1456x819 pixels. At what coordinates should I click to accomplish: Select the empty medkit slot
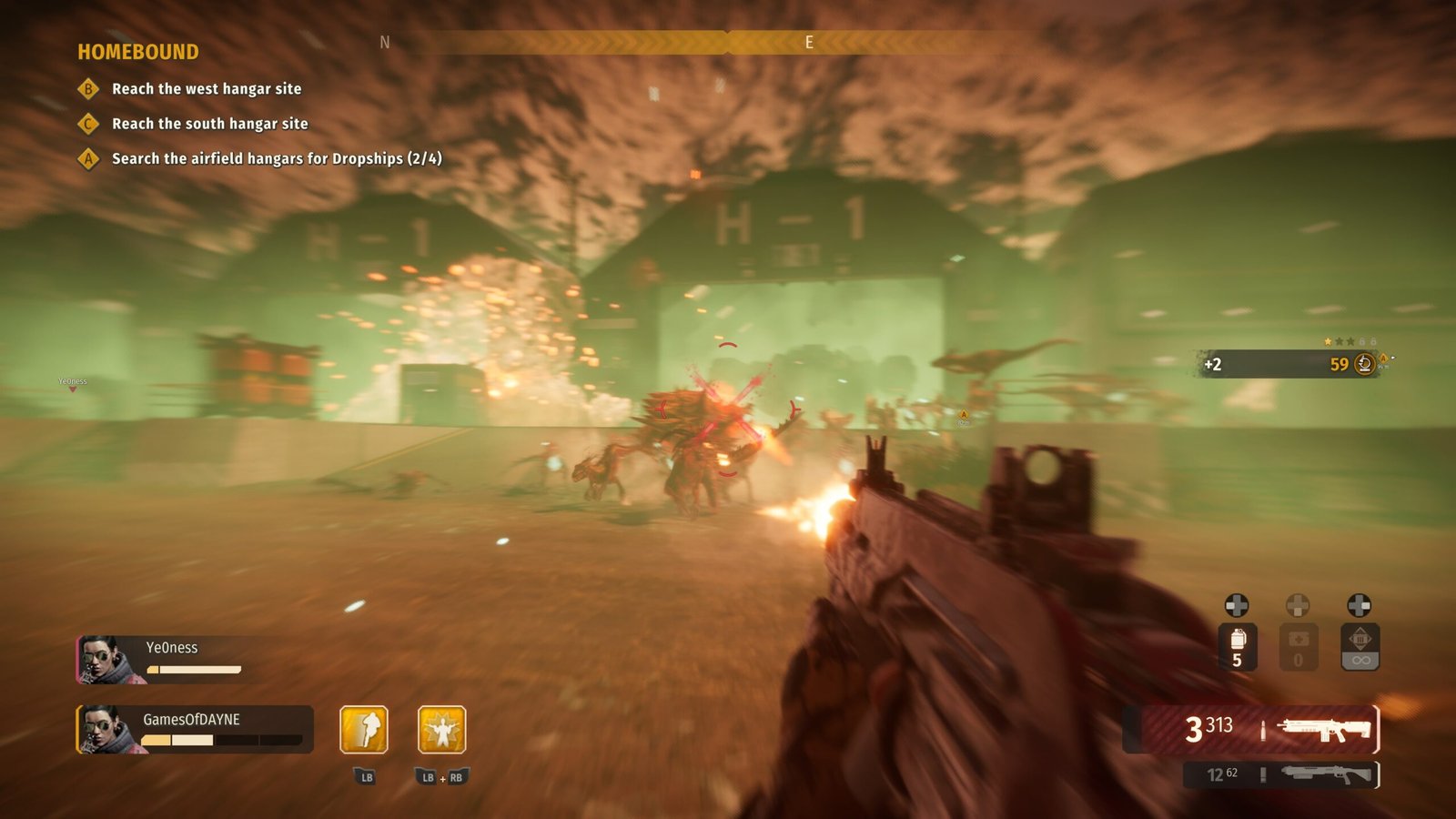(1299, 647)
